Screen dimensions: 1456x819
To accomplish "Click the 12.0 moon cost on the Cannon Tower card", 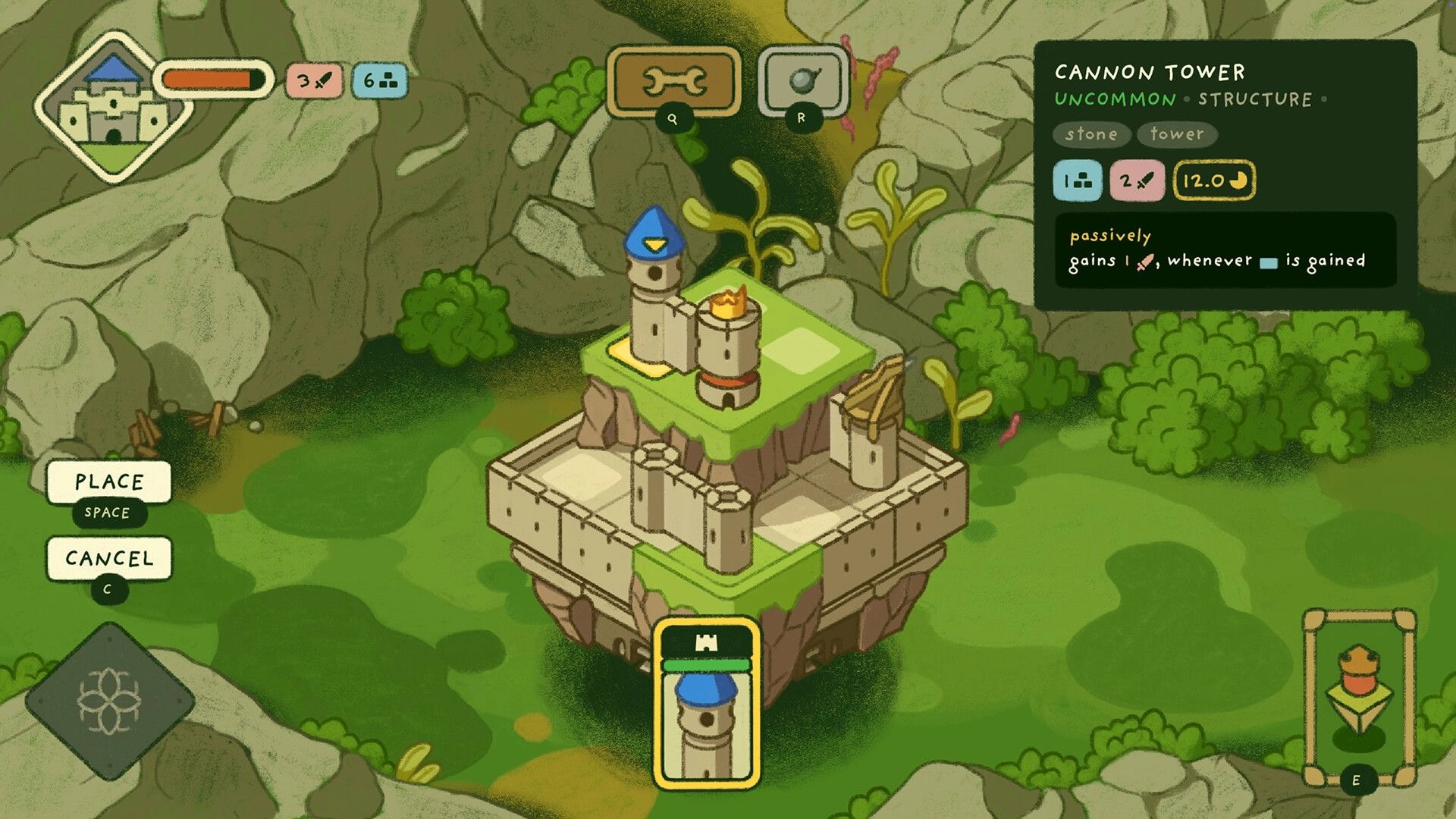I will click(x=1213, y=181).
